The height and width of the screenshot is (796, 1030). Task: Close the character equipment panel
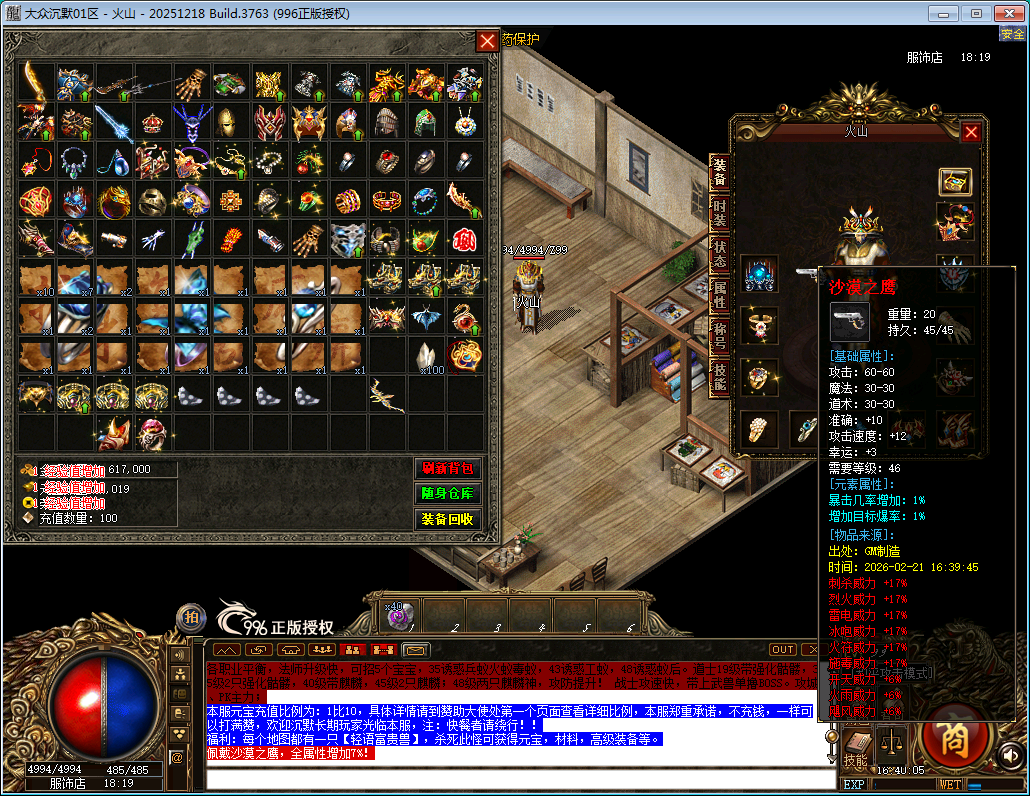point(971,132)
